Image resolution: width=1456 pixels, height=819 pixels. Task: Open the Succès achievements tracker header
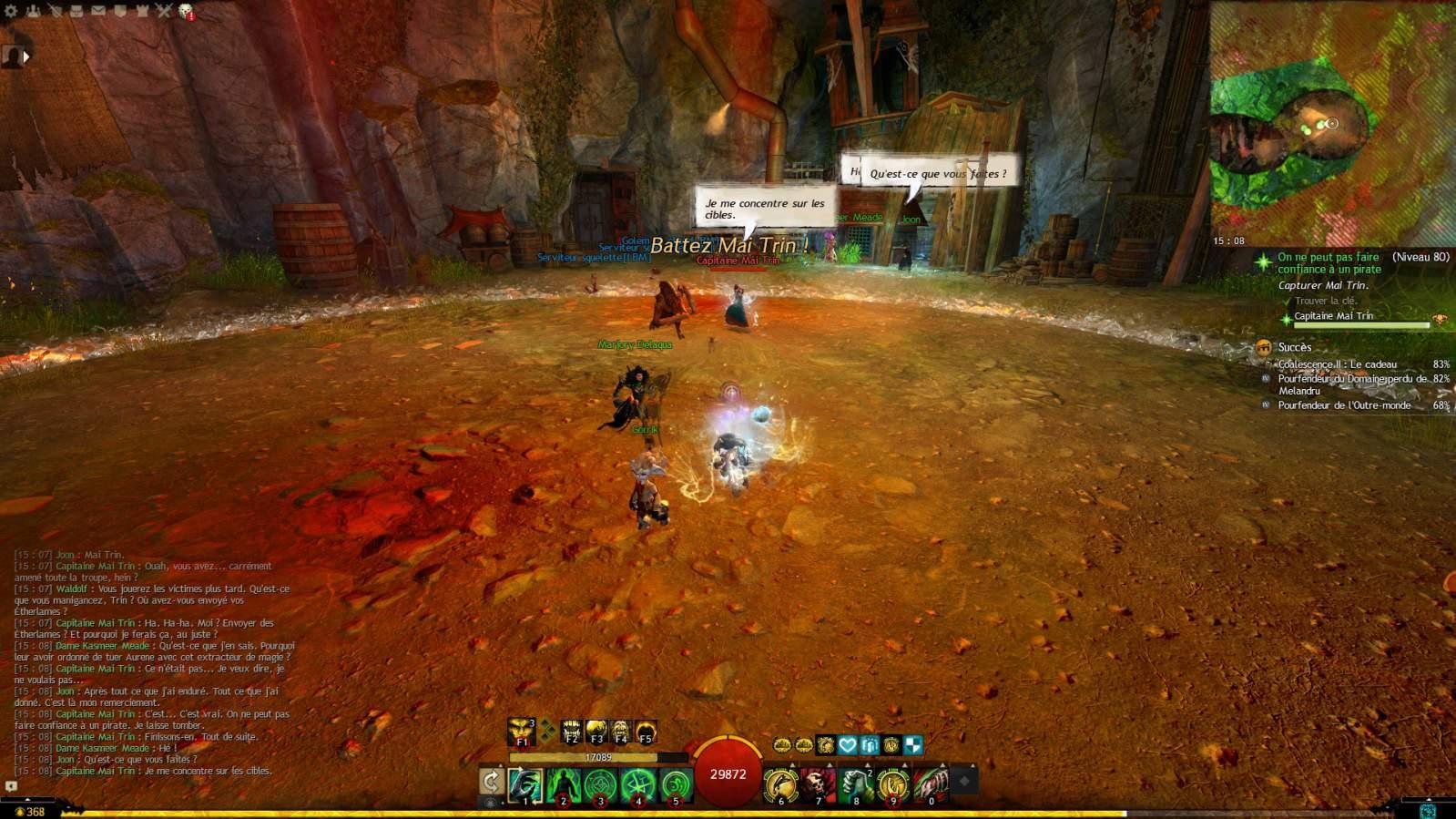pyautogui.click(x=1294, y=347)
